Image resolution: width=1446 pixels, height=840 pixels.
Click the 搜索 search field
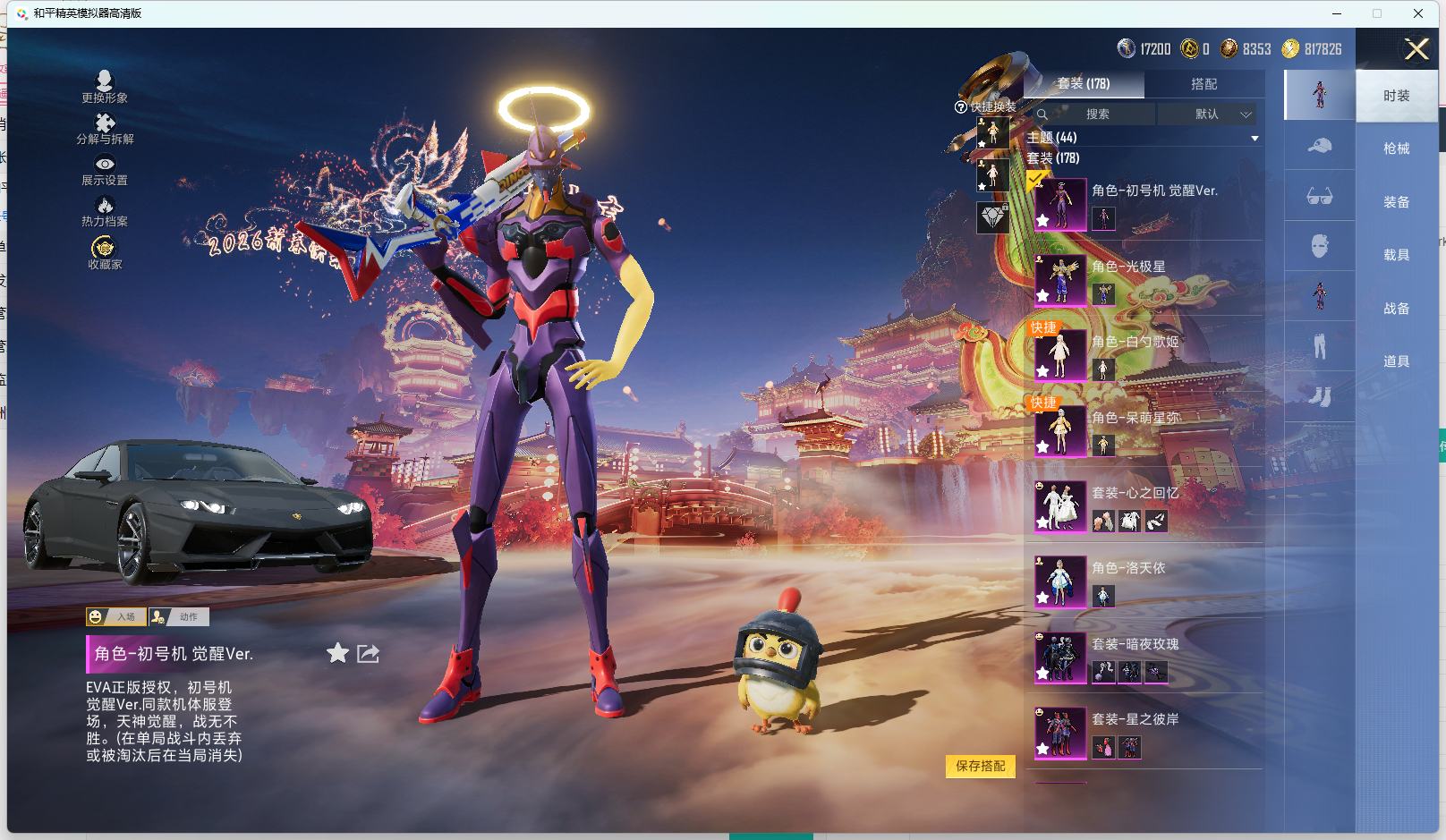pyautogui.click(x=1097, y=115)
